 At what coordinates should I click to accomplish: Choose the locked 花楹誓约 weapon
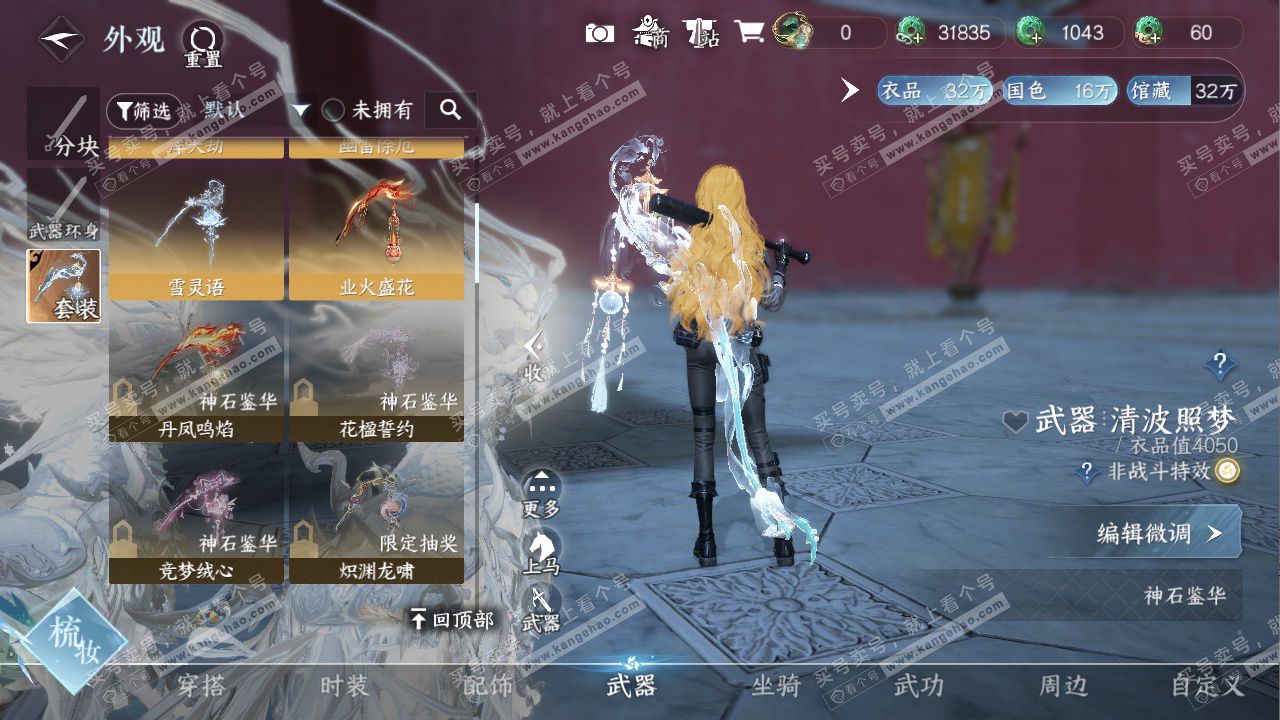(376, 377)
